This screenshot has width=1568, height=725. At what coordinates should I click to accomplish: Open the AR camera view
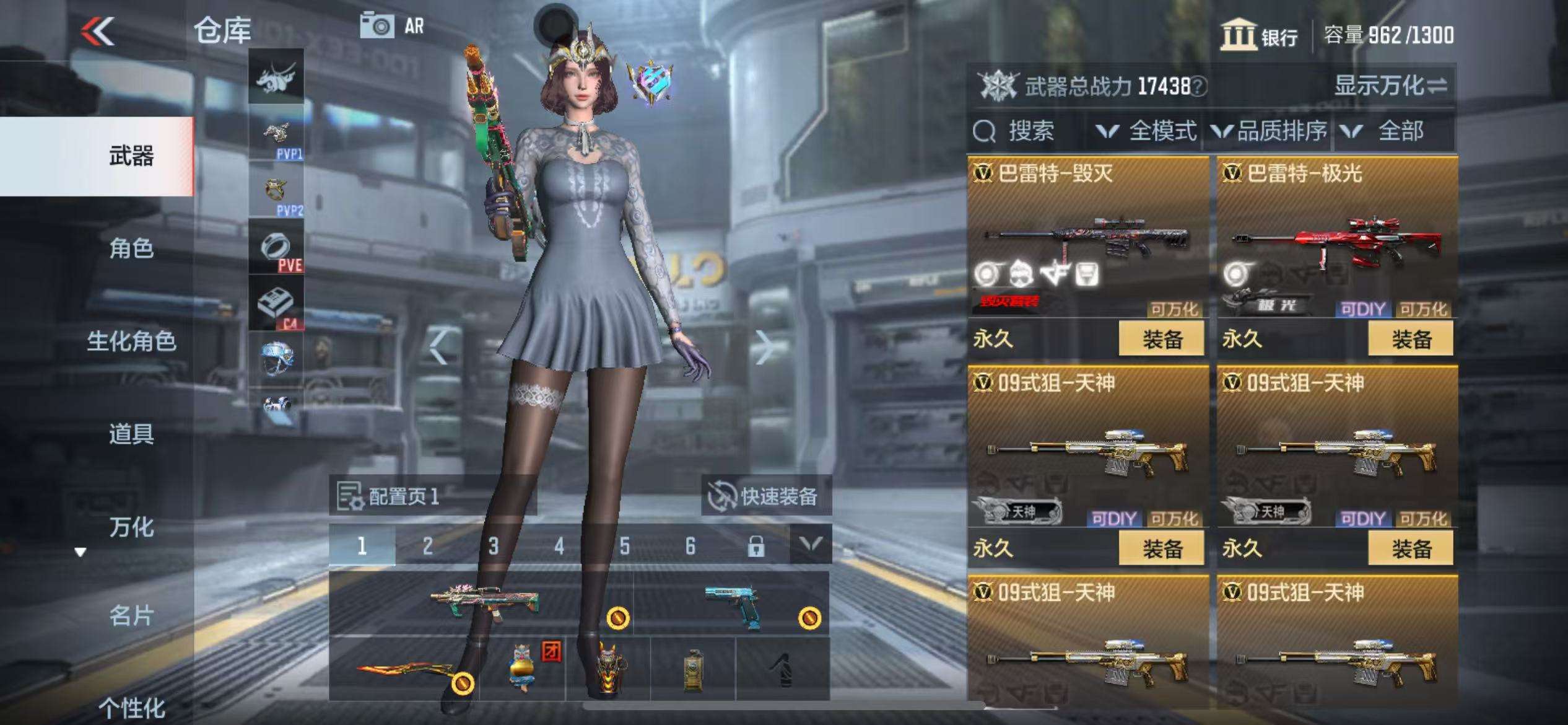(x=392, y=26)
